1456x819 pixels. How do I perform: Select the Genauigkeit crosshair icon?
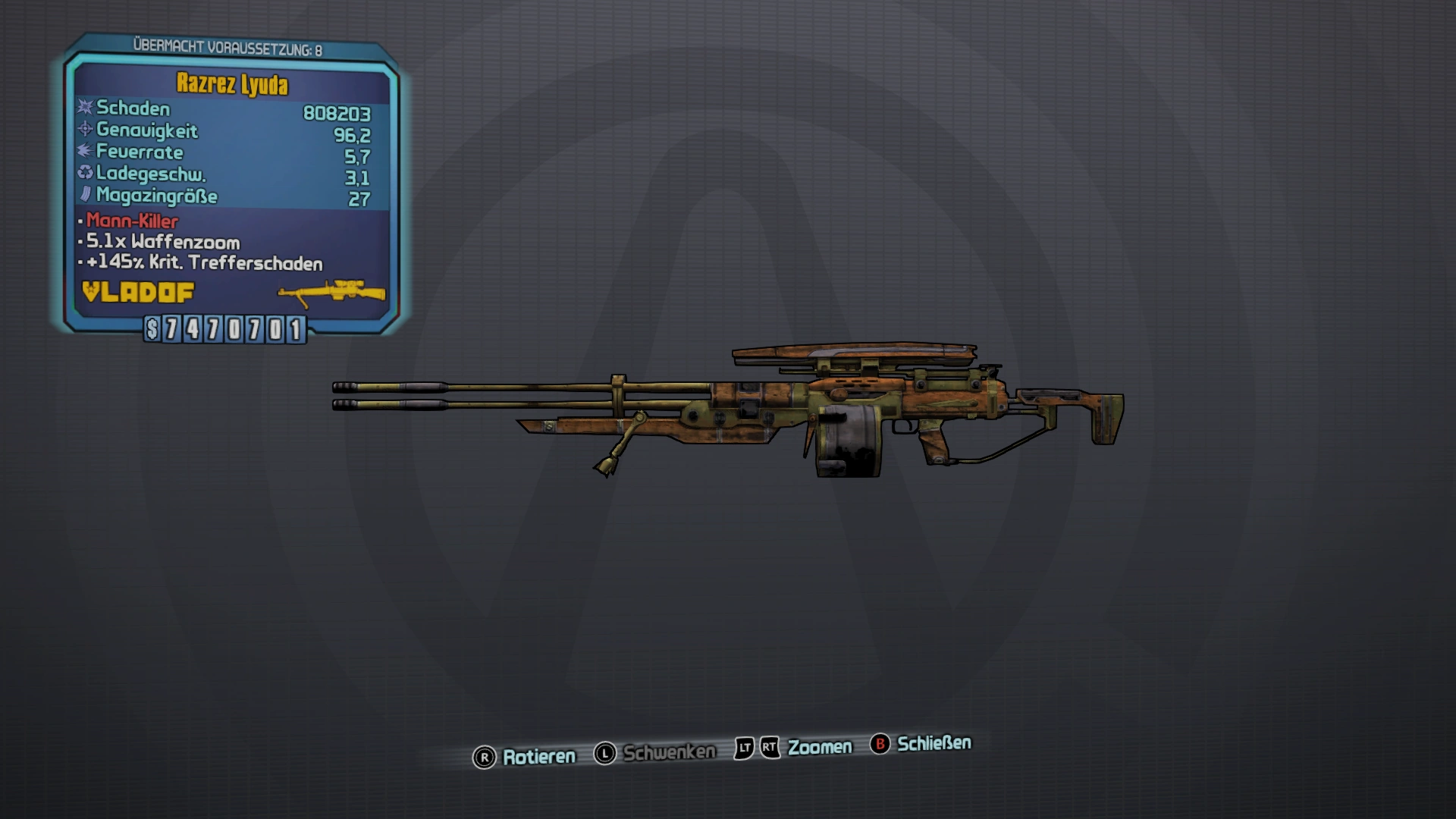coord(83,130)
